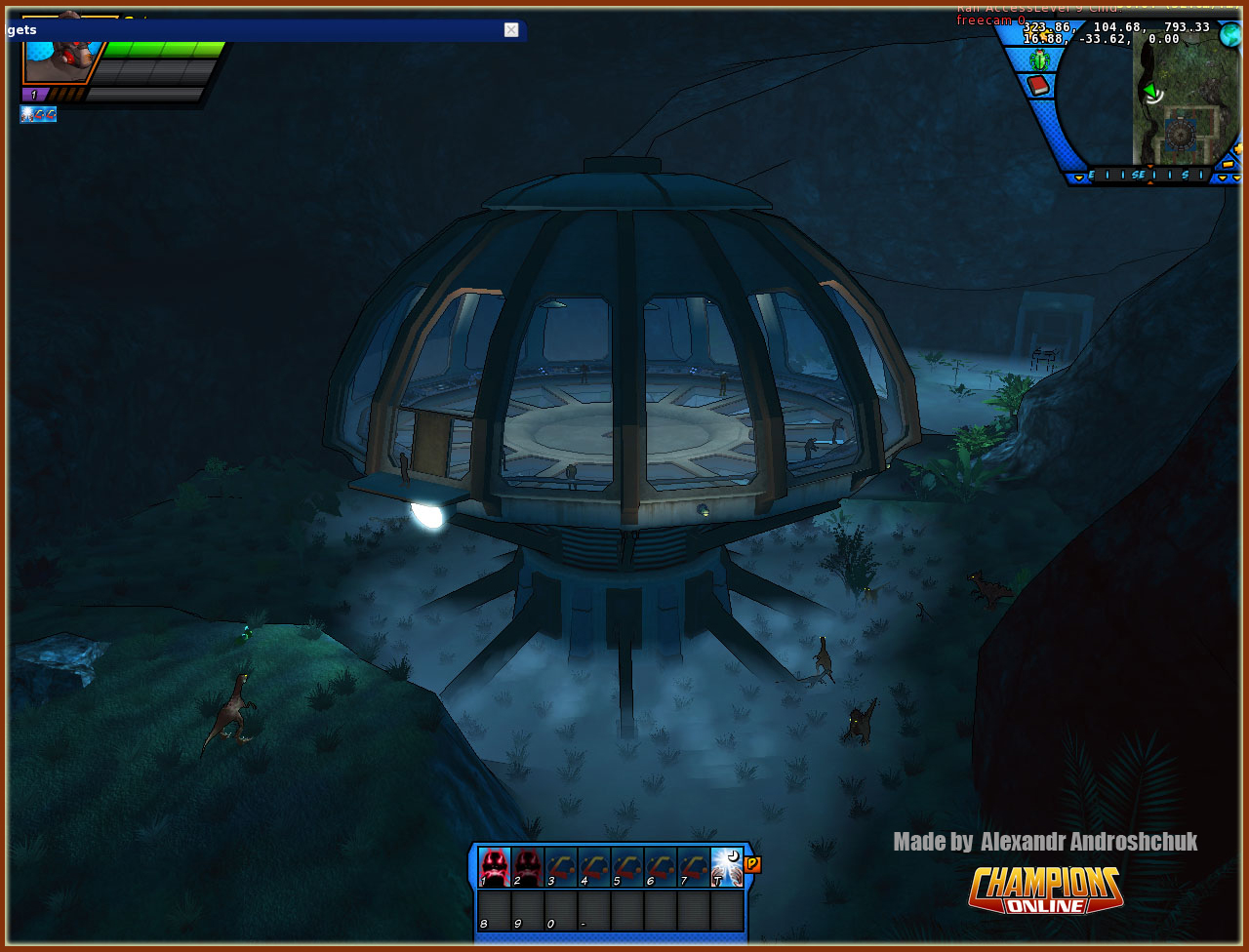Select the travel power in slot 3
Image resolution: width=1249 pixels, height=952 pixels.
coord(560,866)
